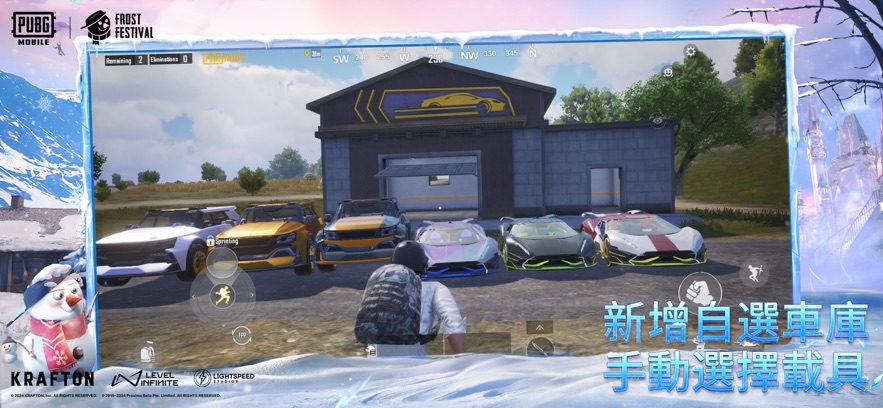The height and width of the screenshot is (408, 883).
Task: Tap the punch fist attack button
Action: click(x=699, y=293)
